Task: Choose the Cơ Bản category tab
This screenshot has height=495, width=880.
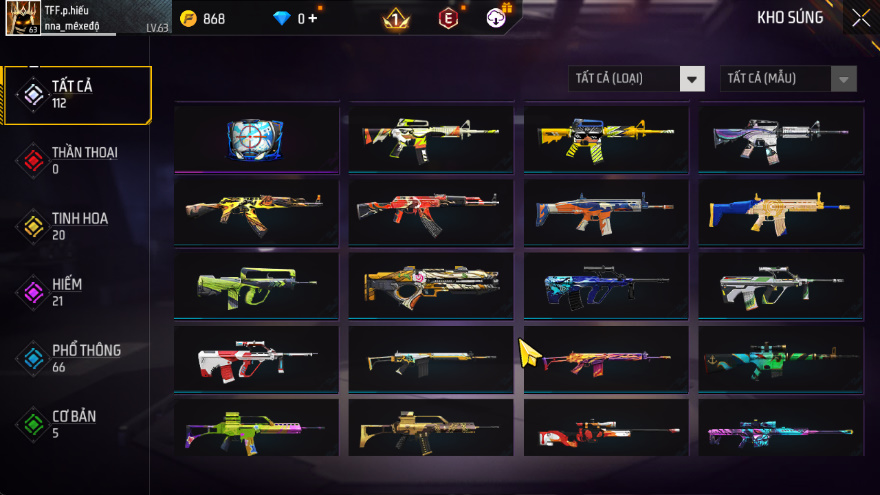Action: 76,424
